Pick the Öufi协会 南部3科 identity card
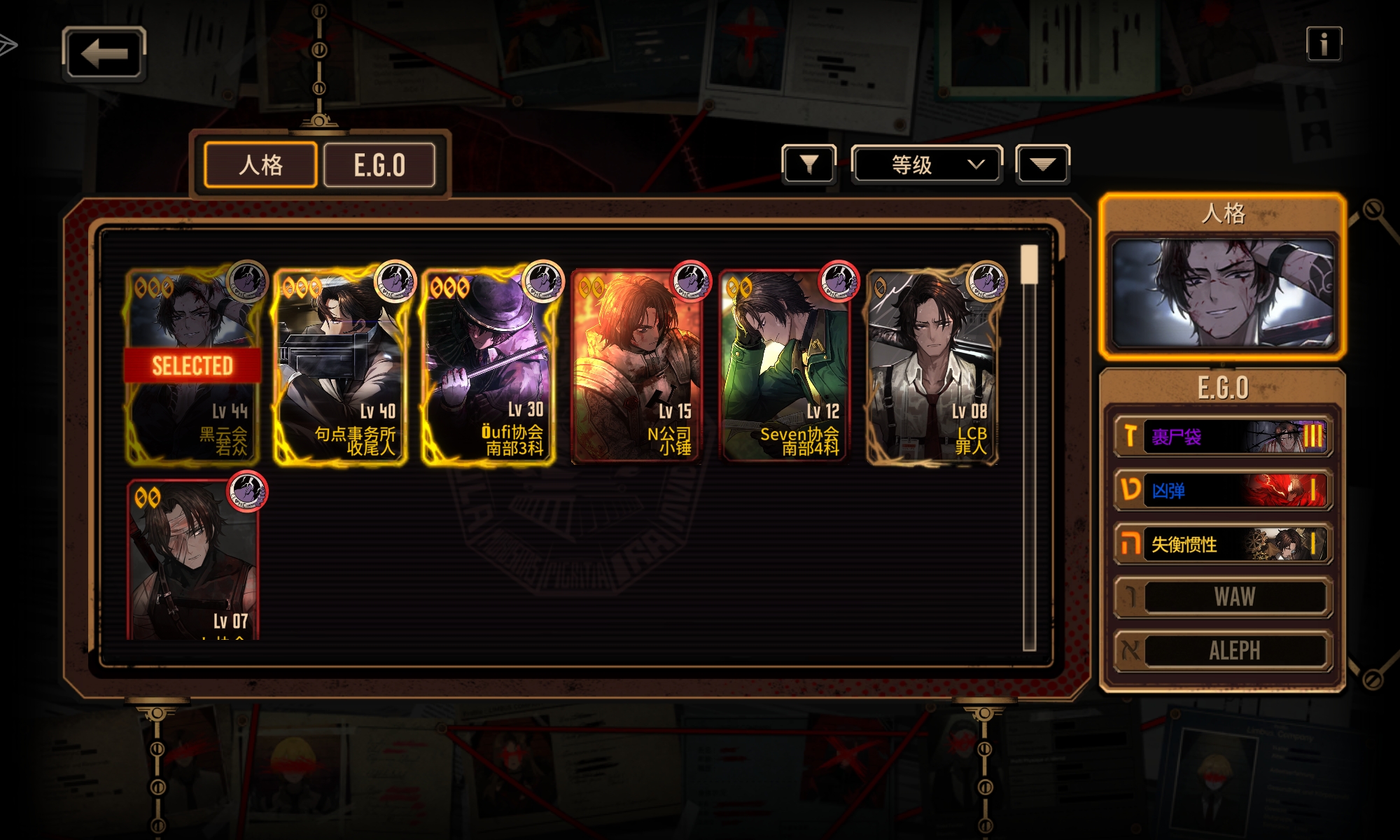Image resolution: width=1400 pixels, height=840 pixels. pos(490,365)
